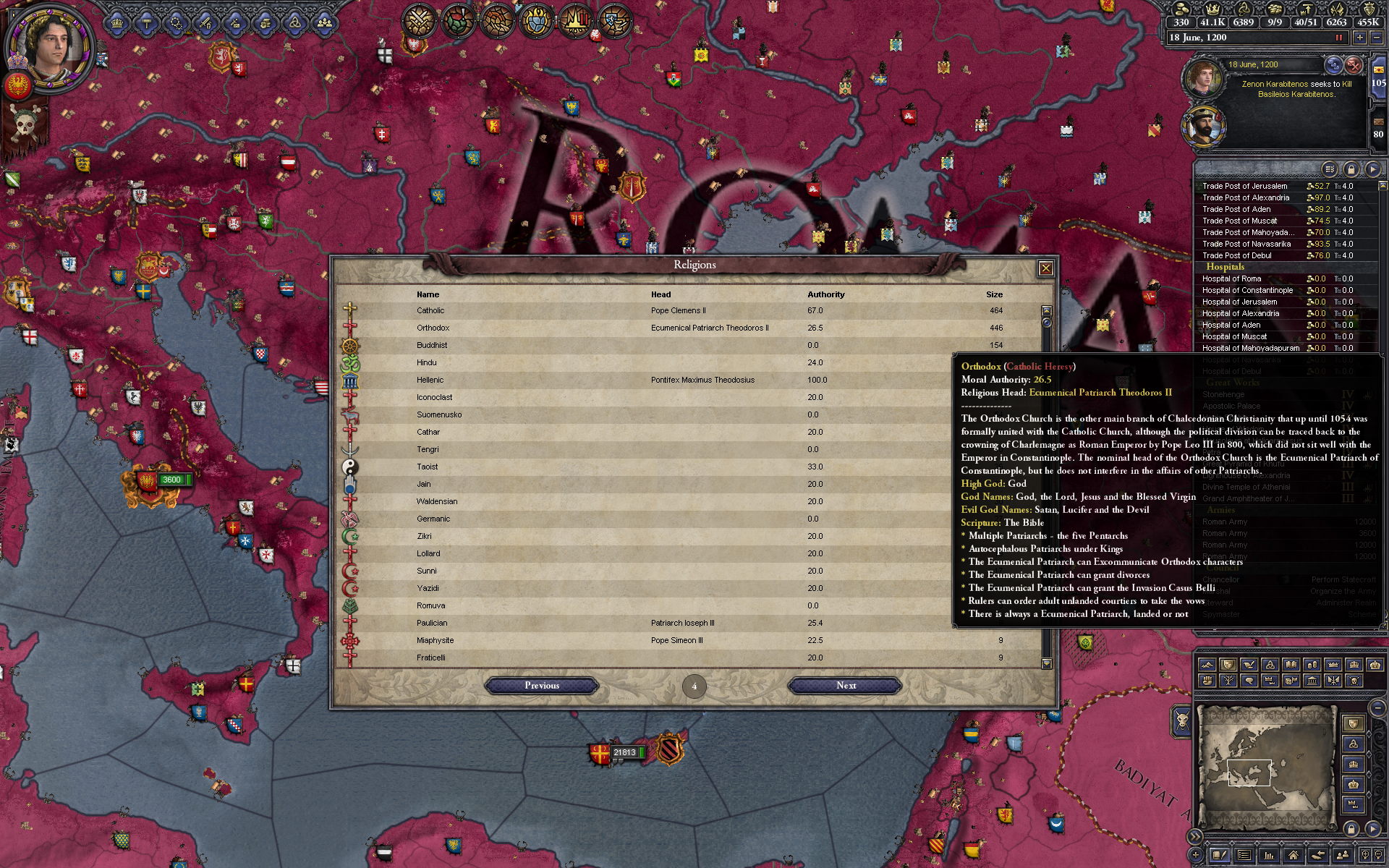
Task: Pause the game with the pause toggle
Action: 1341,37
